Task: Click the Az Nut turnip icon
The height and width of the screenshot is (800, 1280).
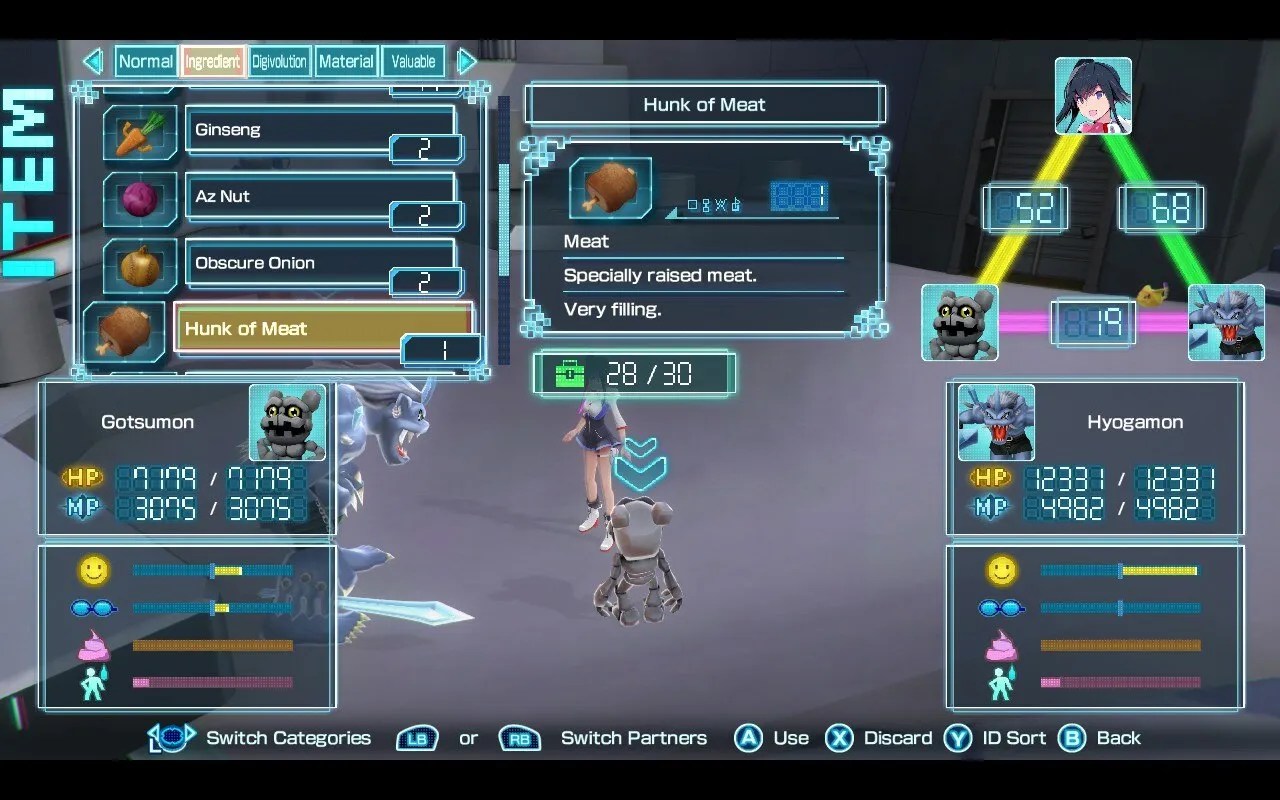Action: (x=140, y=197)
